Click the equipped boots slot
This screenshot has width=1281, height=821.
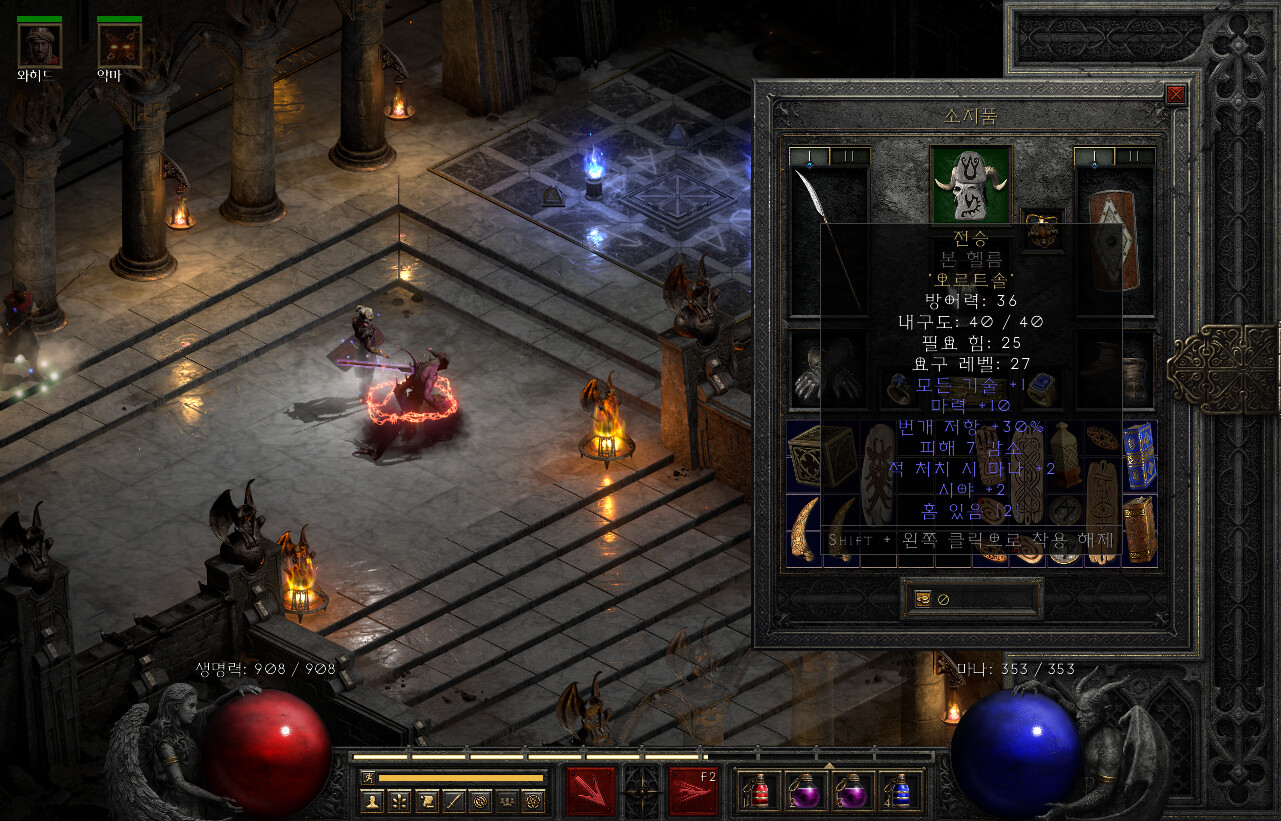pyautogui.click(x=1114, y=372)
